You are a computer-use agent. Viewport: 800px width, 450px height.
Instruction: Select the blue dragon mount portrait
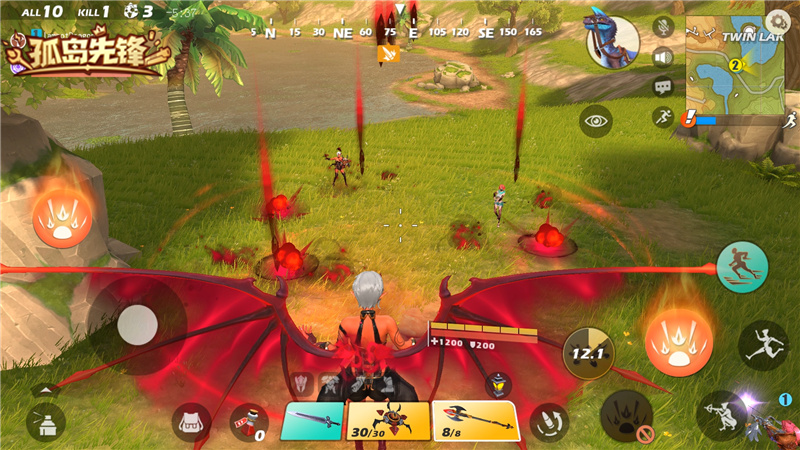[613, 40]
